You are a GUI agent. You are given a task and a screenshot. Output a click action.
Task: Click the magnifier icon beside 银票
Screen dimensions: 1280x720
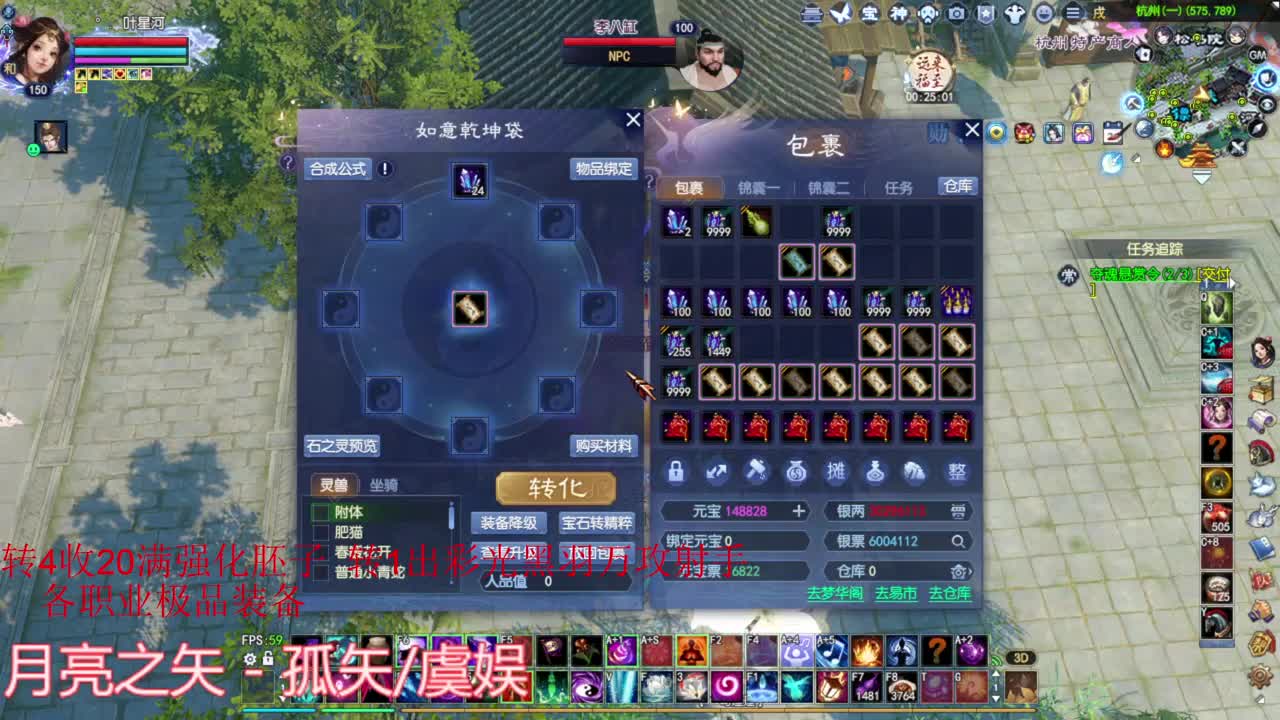(x=958, y=542)
